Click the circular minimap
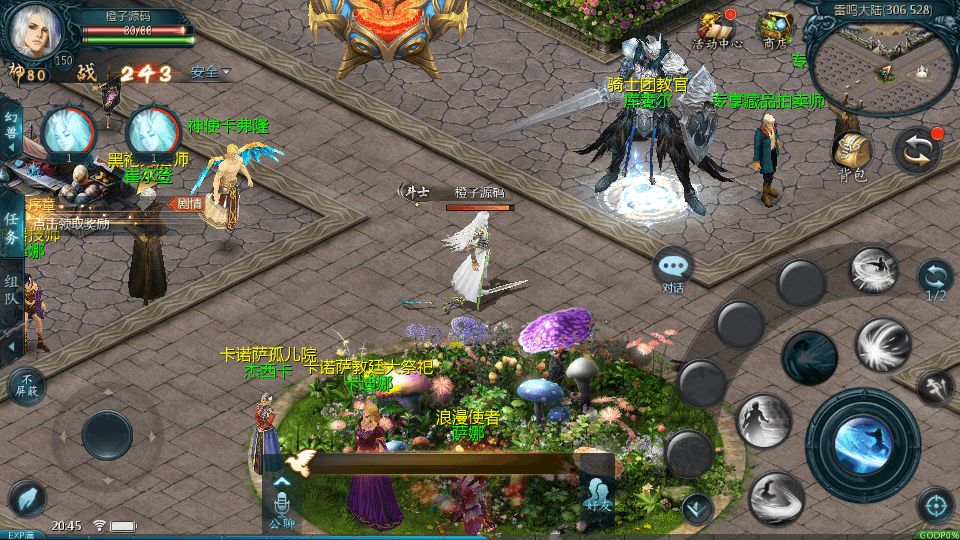 coord(881,67)
